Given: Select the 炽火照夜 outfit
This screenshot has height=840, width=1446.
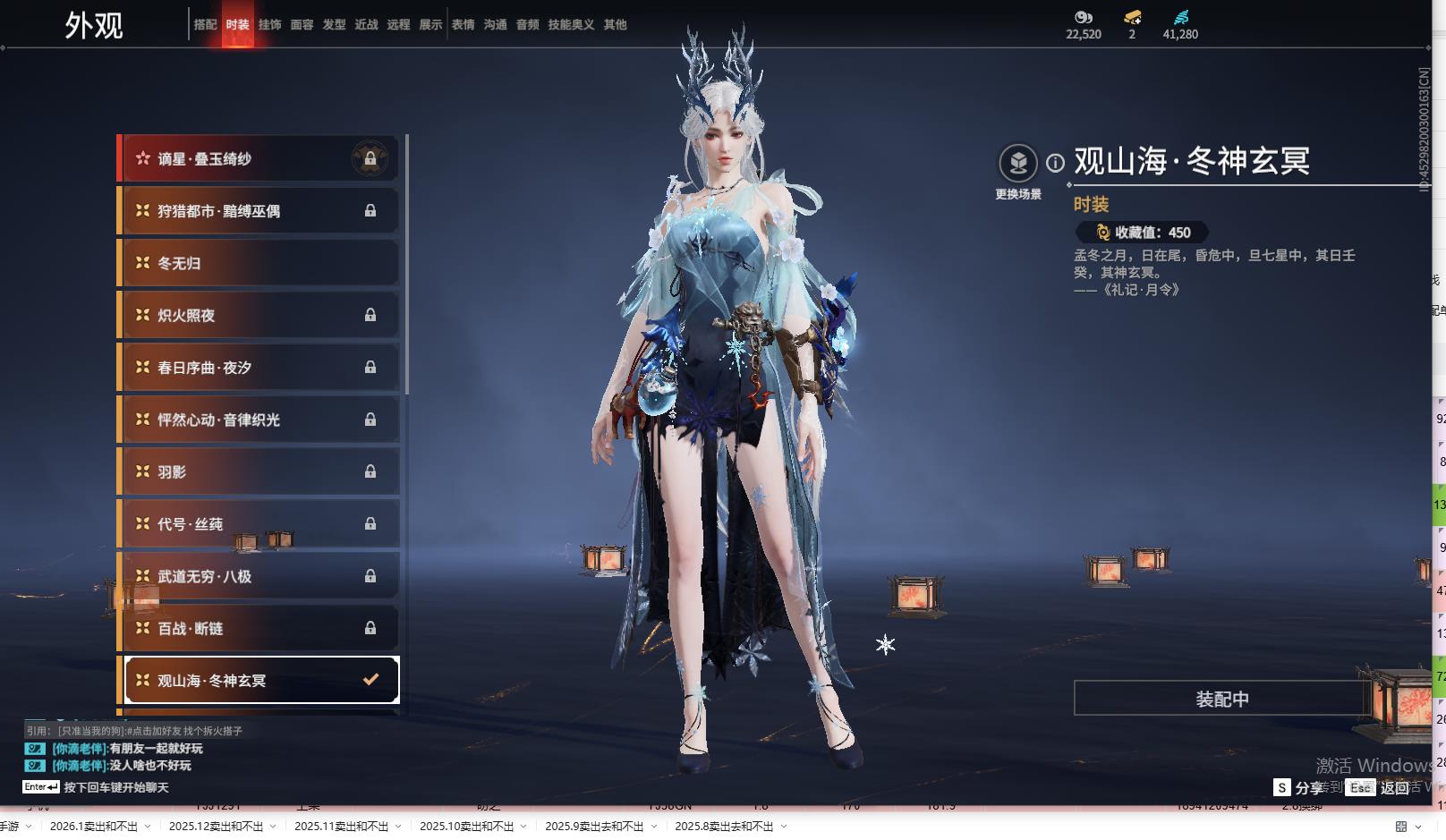Looking at the screenshot, I should coord(258,315).
